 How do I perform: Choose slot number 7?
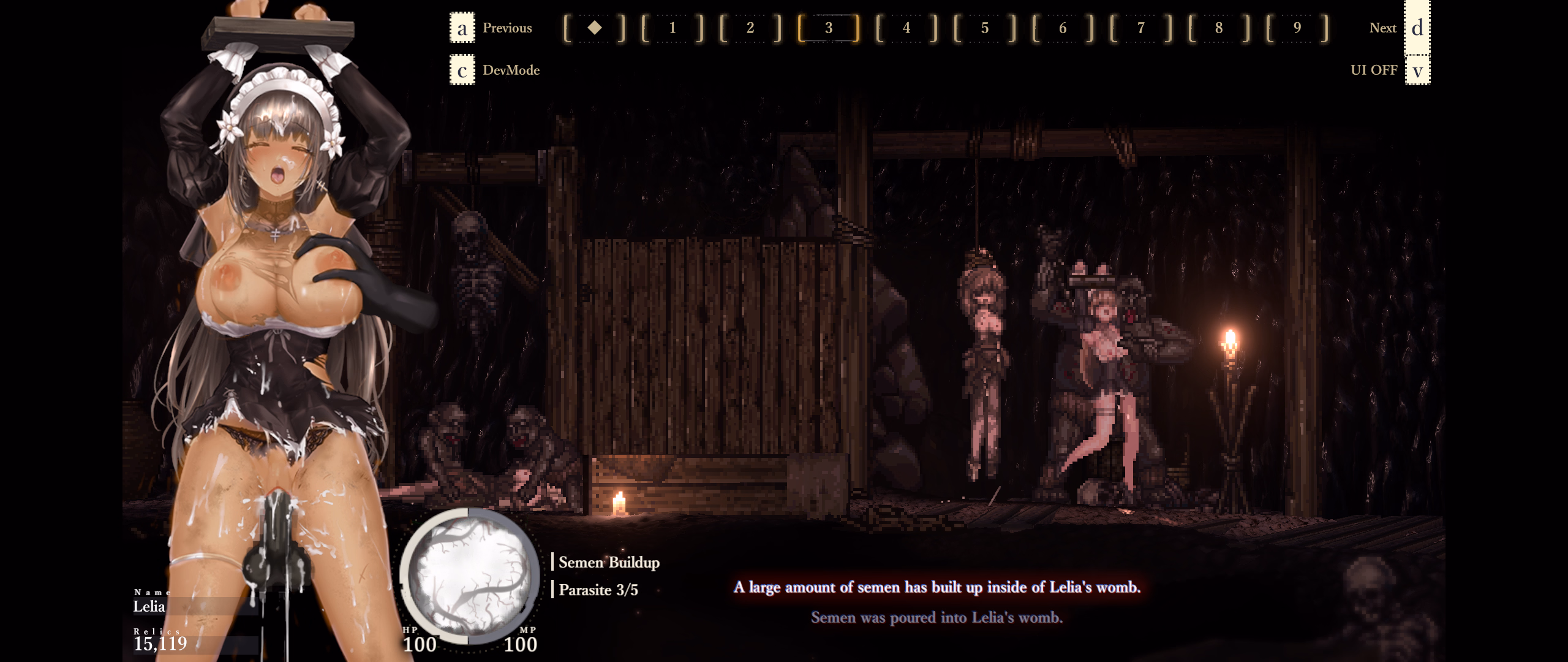coord(1141,28)
